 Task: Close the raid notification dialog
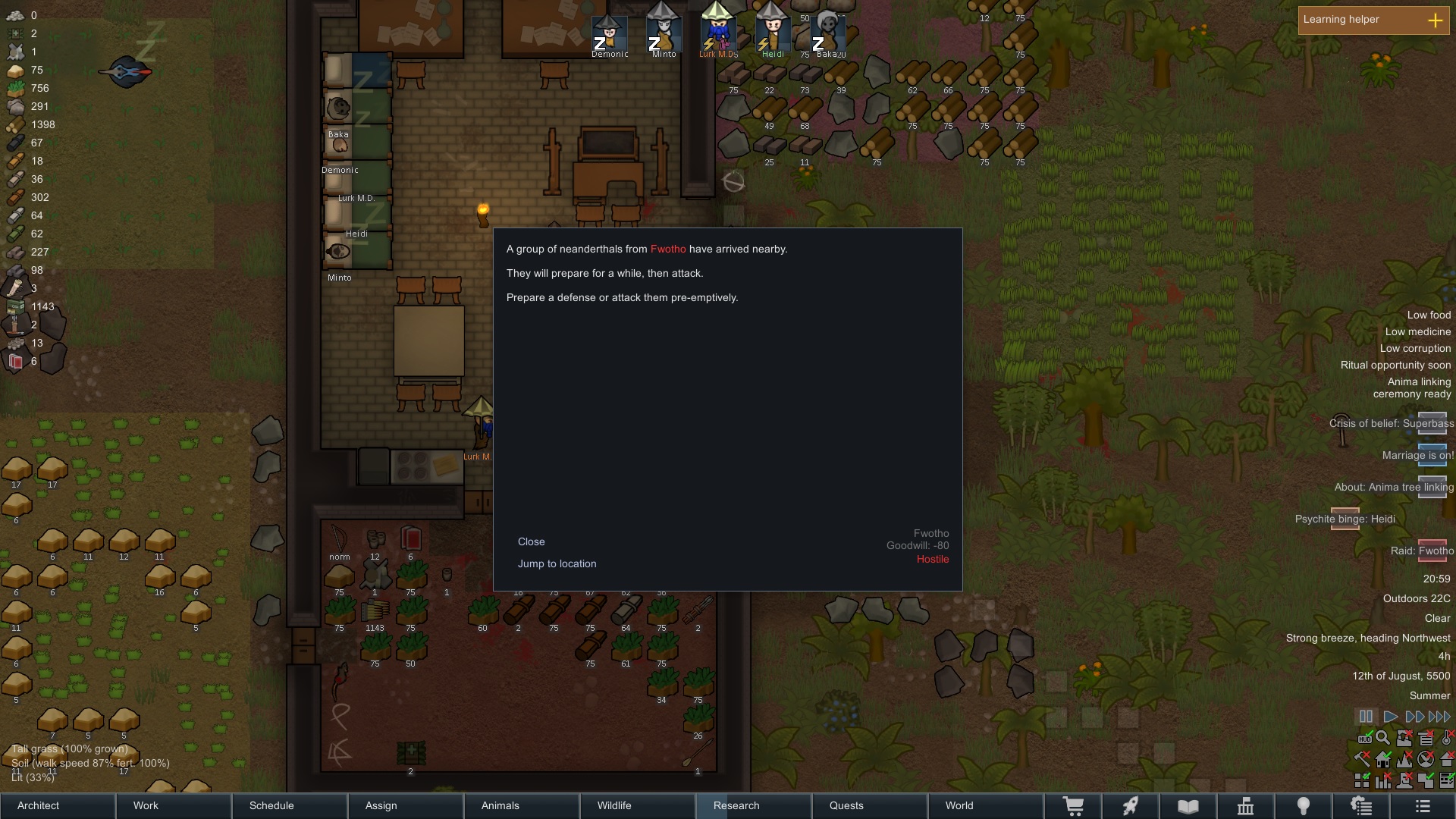531,541
